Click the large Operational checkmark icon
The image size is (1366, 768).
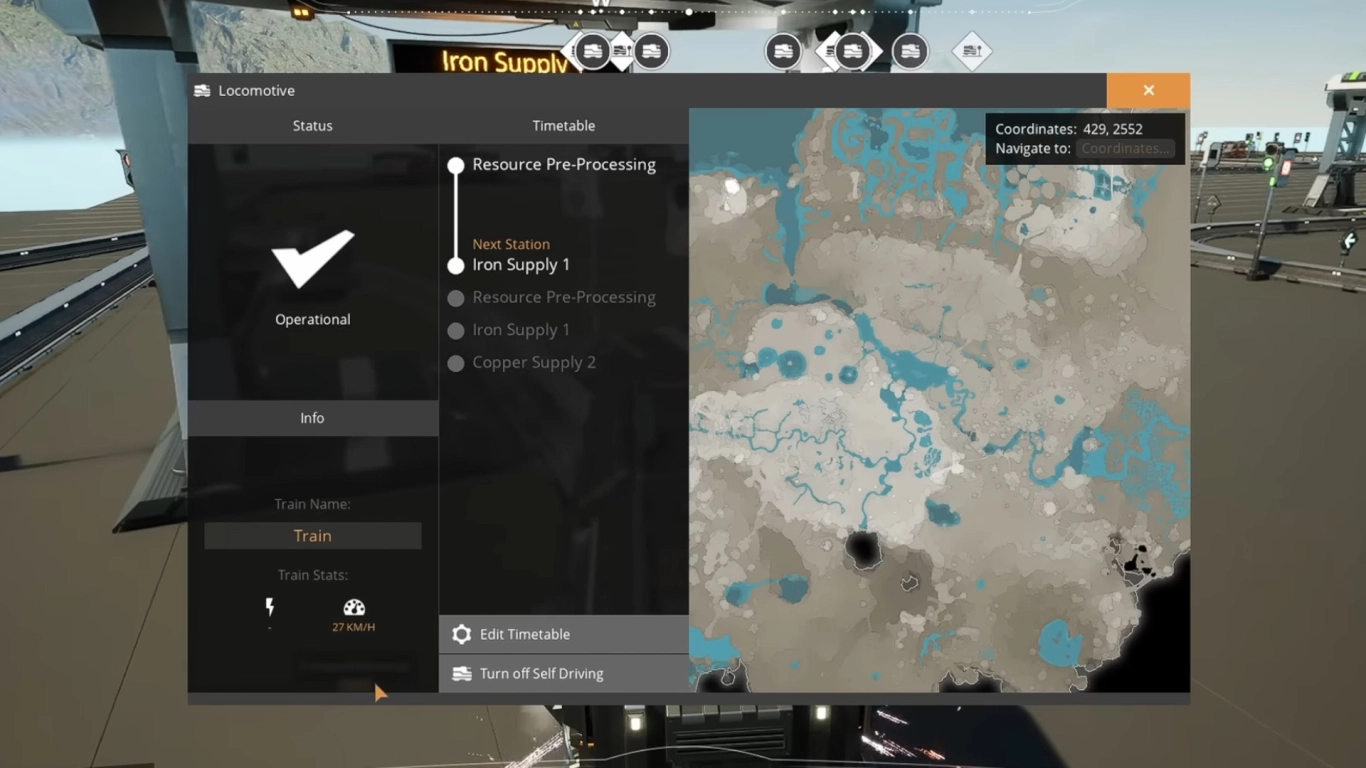point(312,260)
